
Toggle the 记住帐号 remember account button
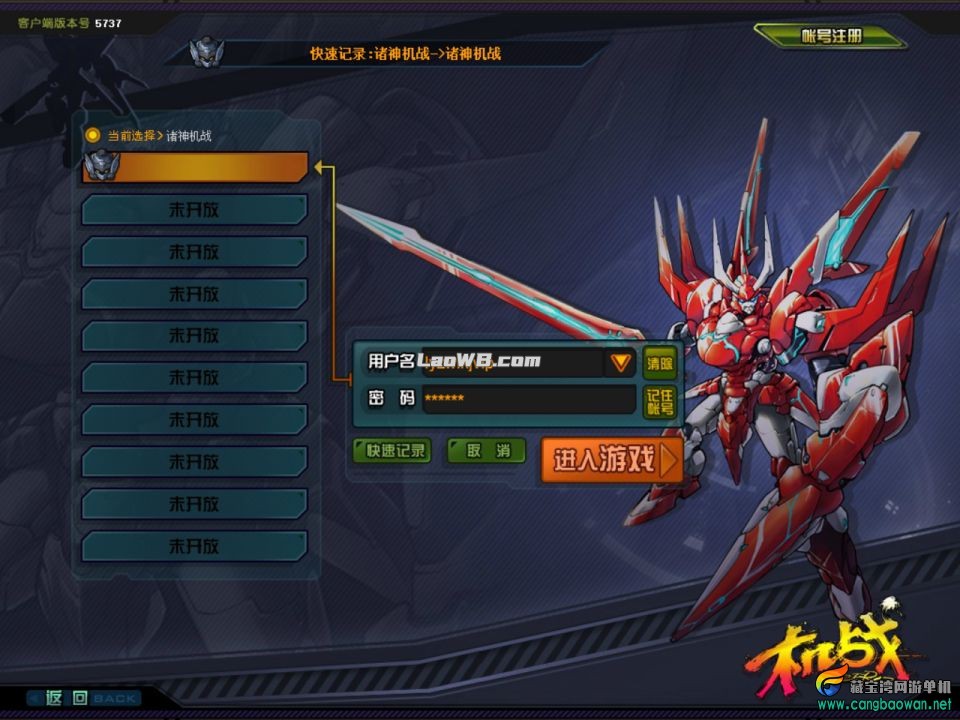659,401
